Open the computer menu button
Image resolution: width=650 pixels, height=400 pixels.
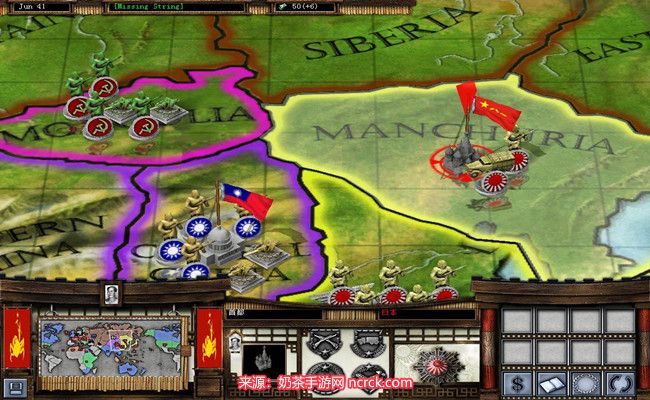[13, 387]
